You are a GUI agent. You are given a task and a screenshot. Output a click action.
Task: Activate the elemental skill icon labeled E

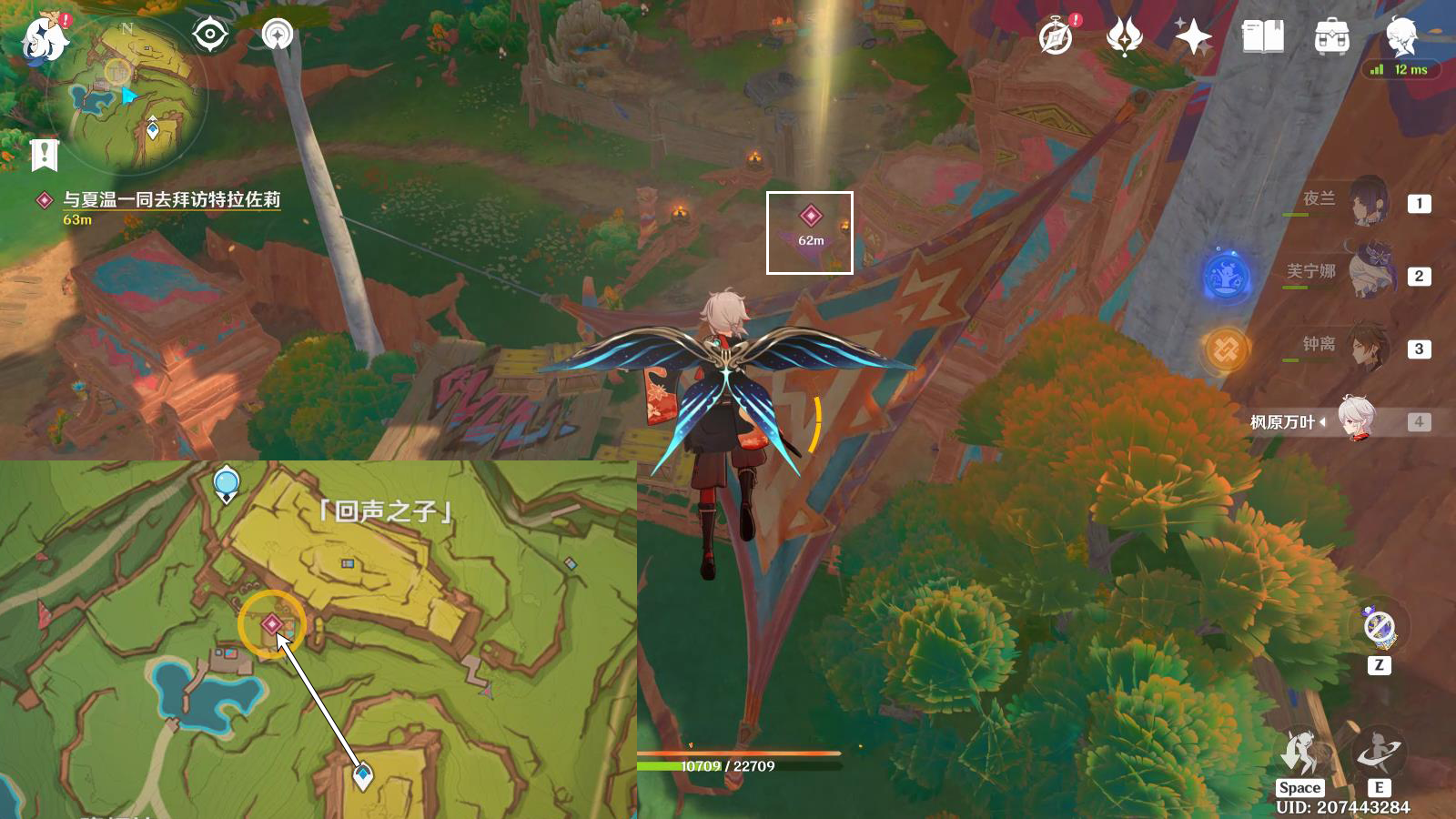[x=1379, y=753]
